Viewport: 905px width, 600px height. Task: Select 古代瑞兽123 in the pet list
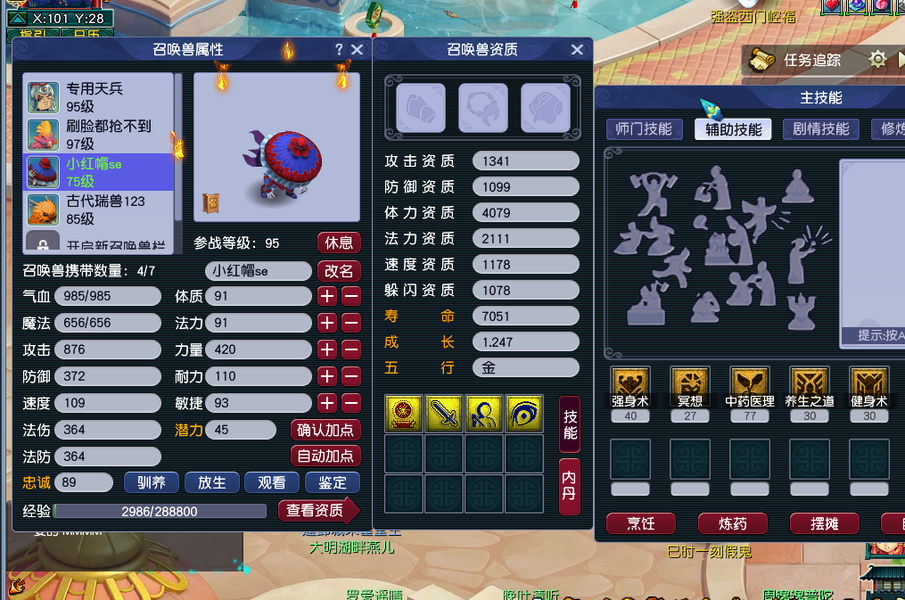(x=99, y=209)
